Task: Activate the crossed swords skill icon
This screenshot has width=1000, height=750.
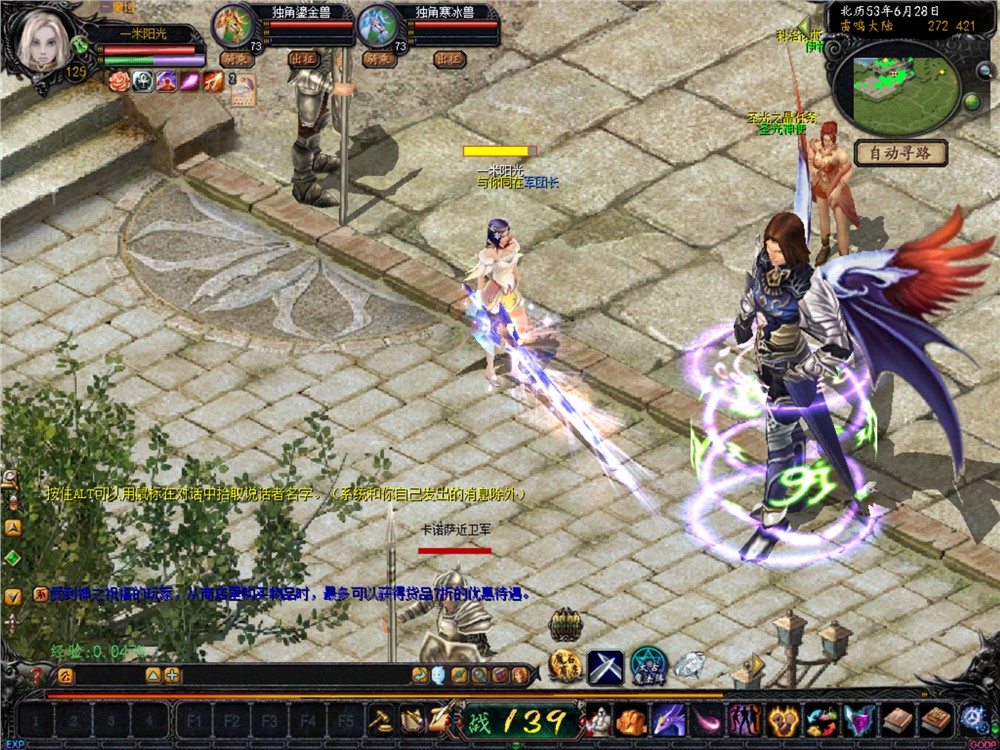Action: pyautogui.click(x=605, y=667)
